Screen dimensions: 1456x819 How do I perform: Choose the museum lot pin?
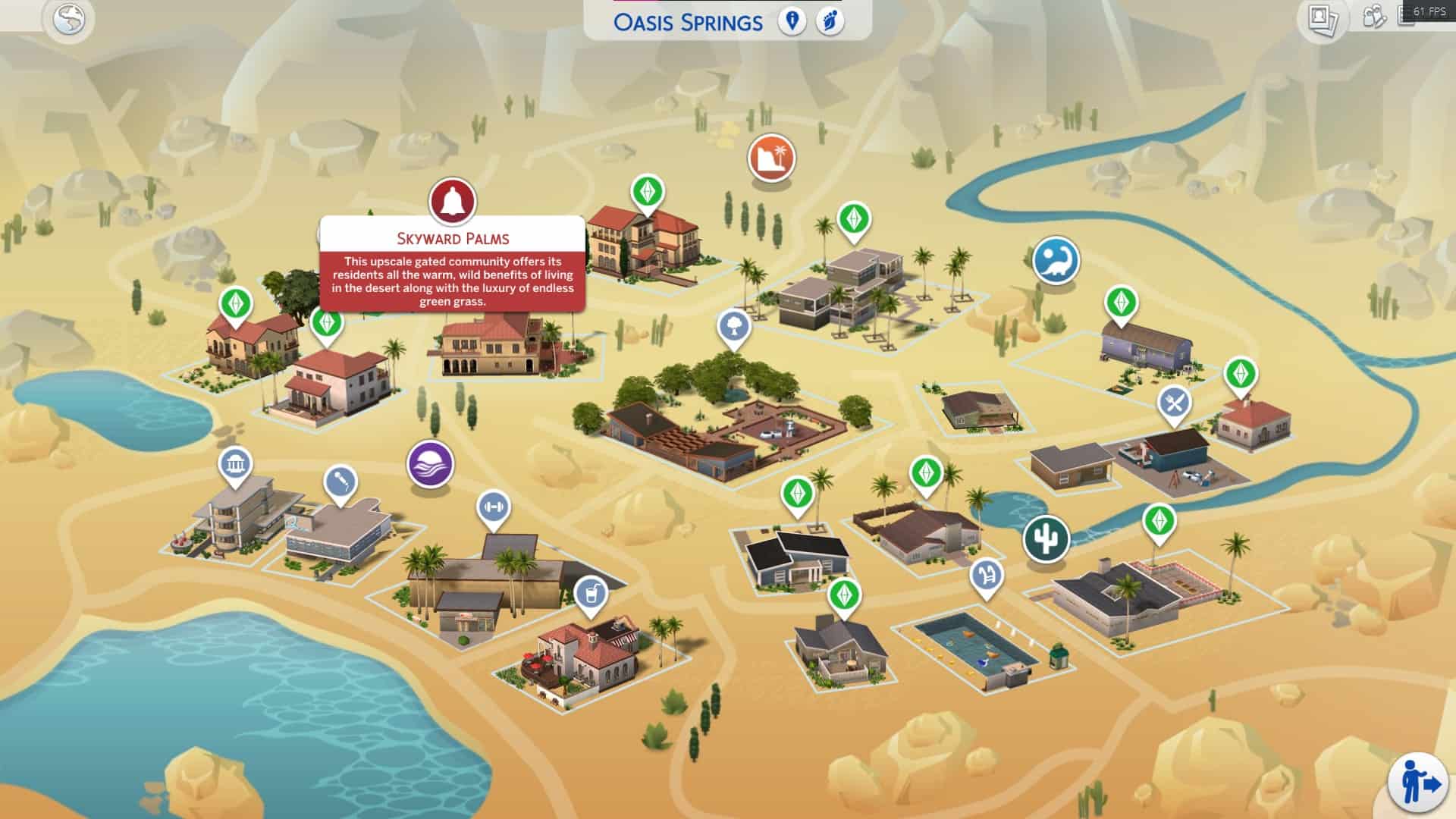[235, 464]
